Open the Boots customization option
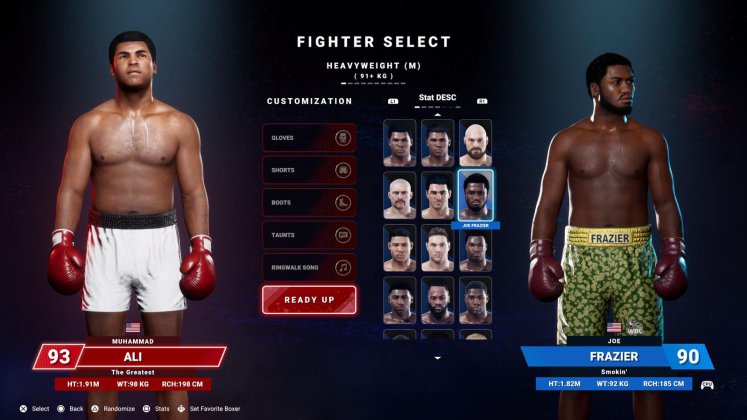747x420 pixels. click(x=309, y=202)
